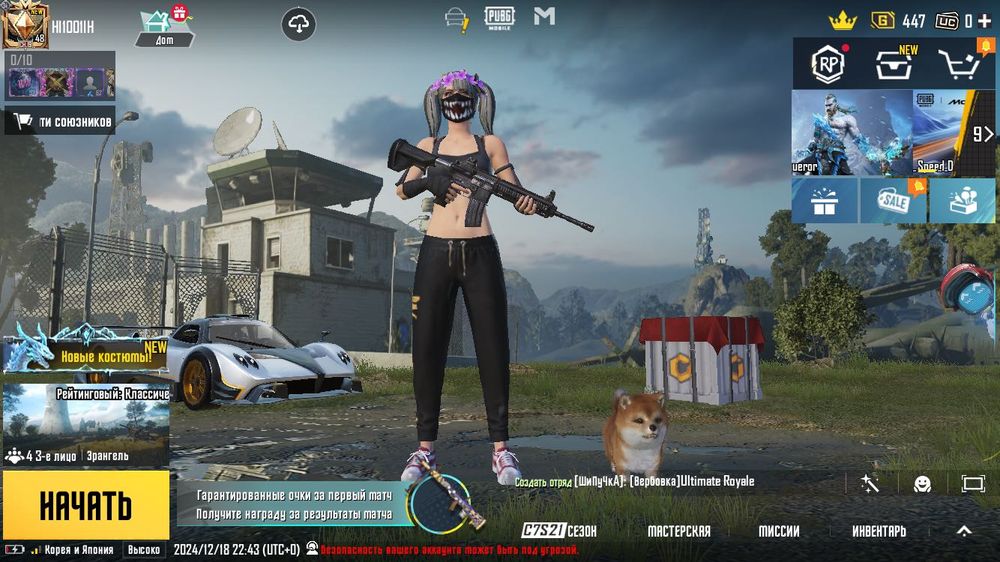Switch to the Сезон tab
The height and width of the screenshot is (562, 1000).
coord(560,531)
